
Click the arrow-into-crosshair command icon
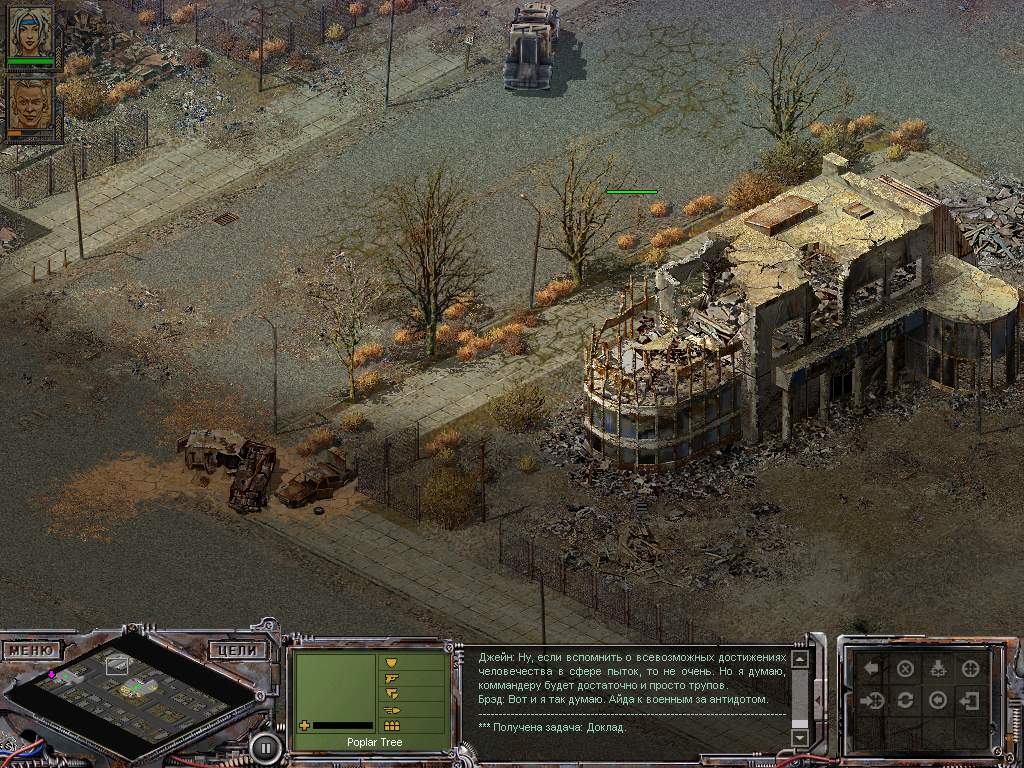(873, 700)
